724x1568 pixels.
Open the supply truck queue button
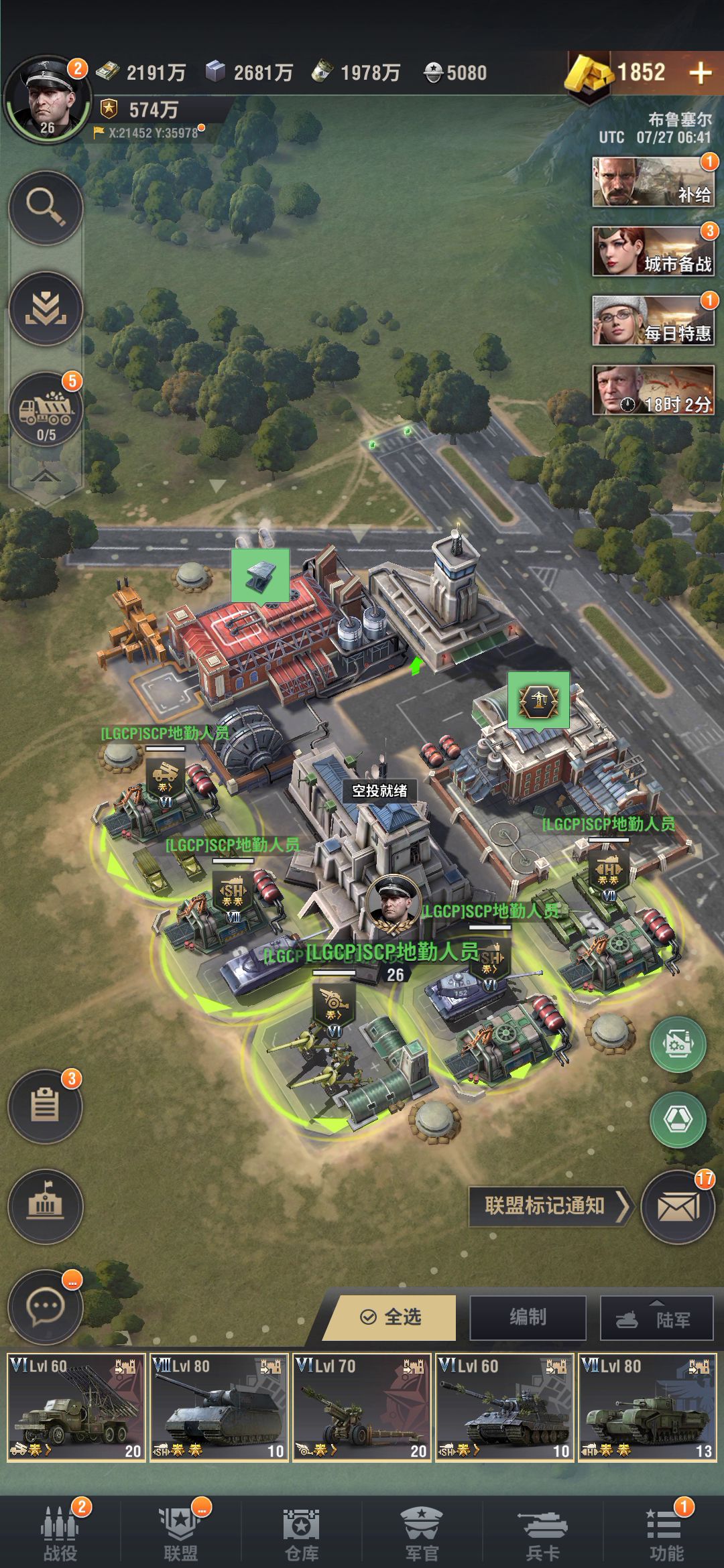pyautogui.click(x=46, y=409)
